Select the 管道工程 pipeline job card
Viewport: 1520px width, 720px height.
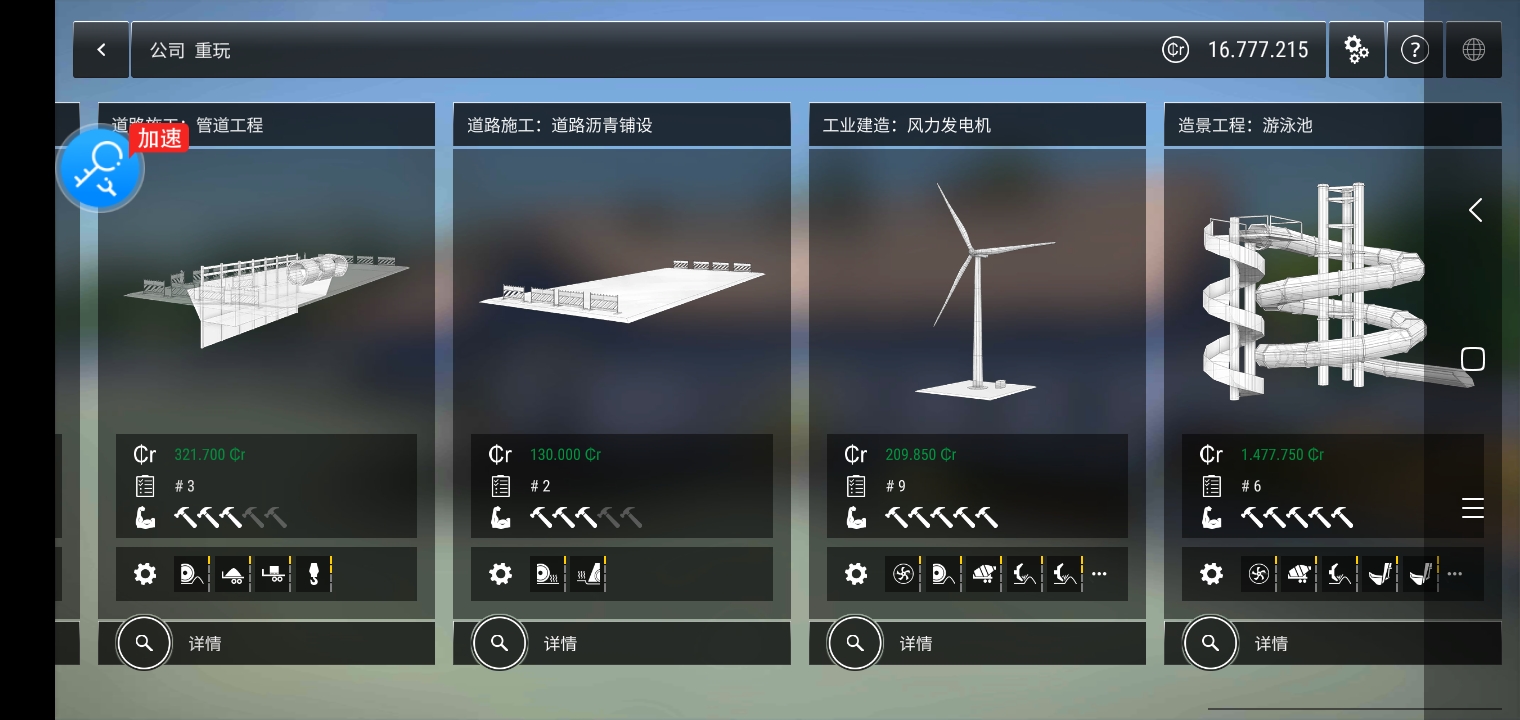point(266,290)
